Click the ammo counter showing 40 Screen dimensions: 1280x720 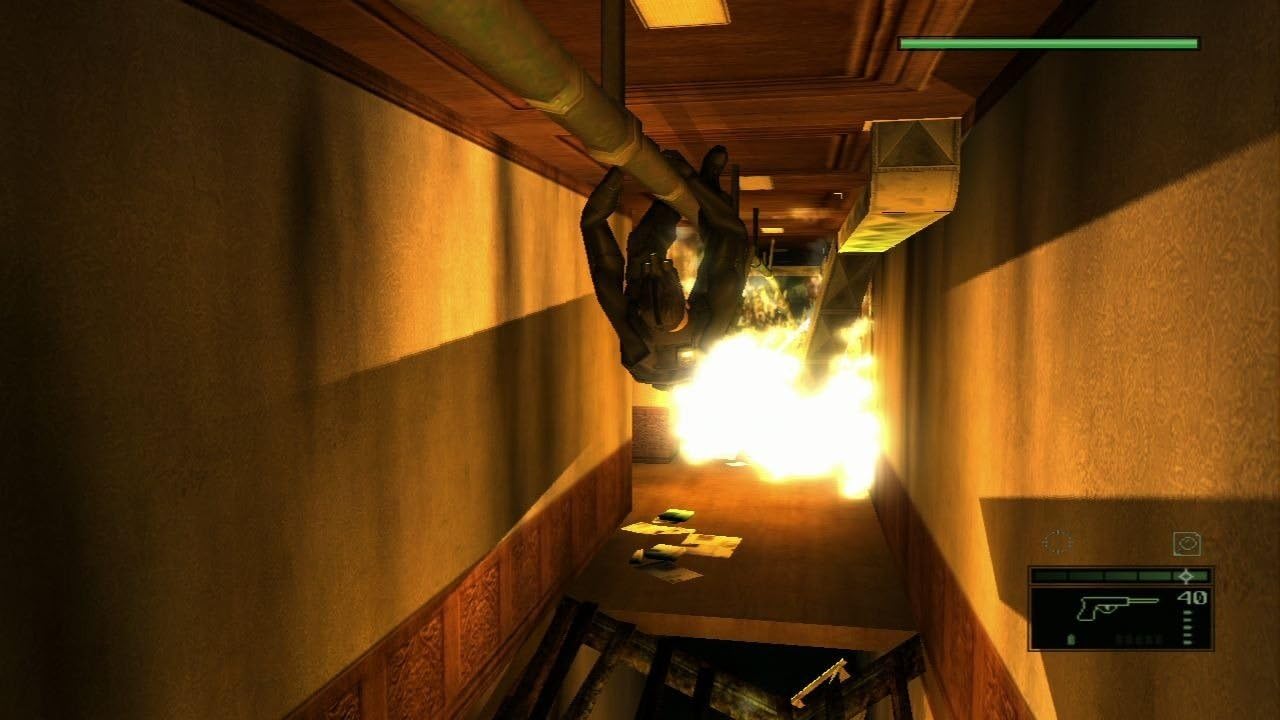(1191, 597)
